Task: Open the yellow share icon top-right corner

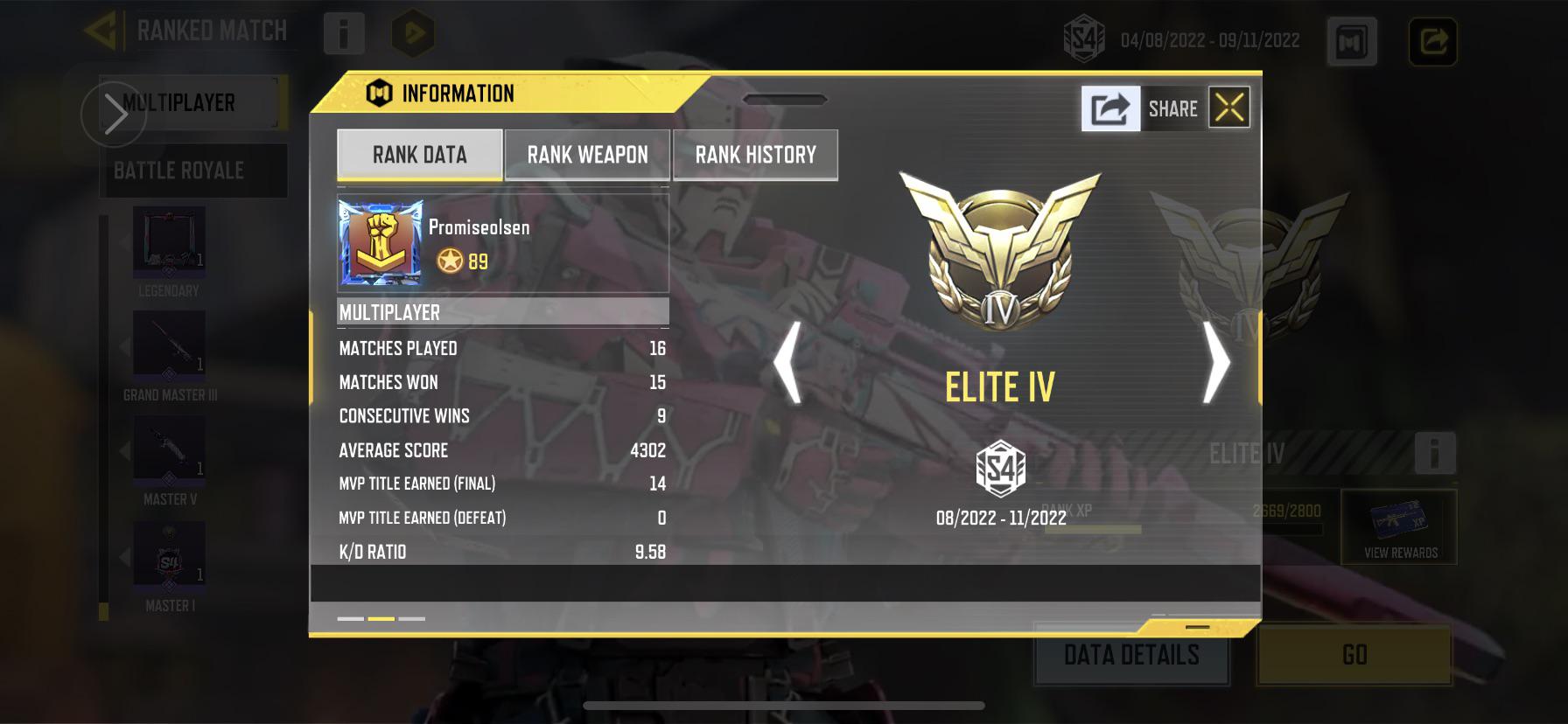Action: 1435,39
